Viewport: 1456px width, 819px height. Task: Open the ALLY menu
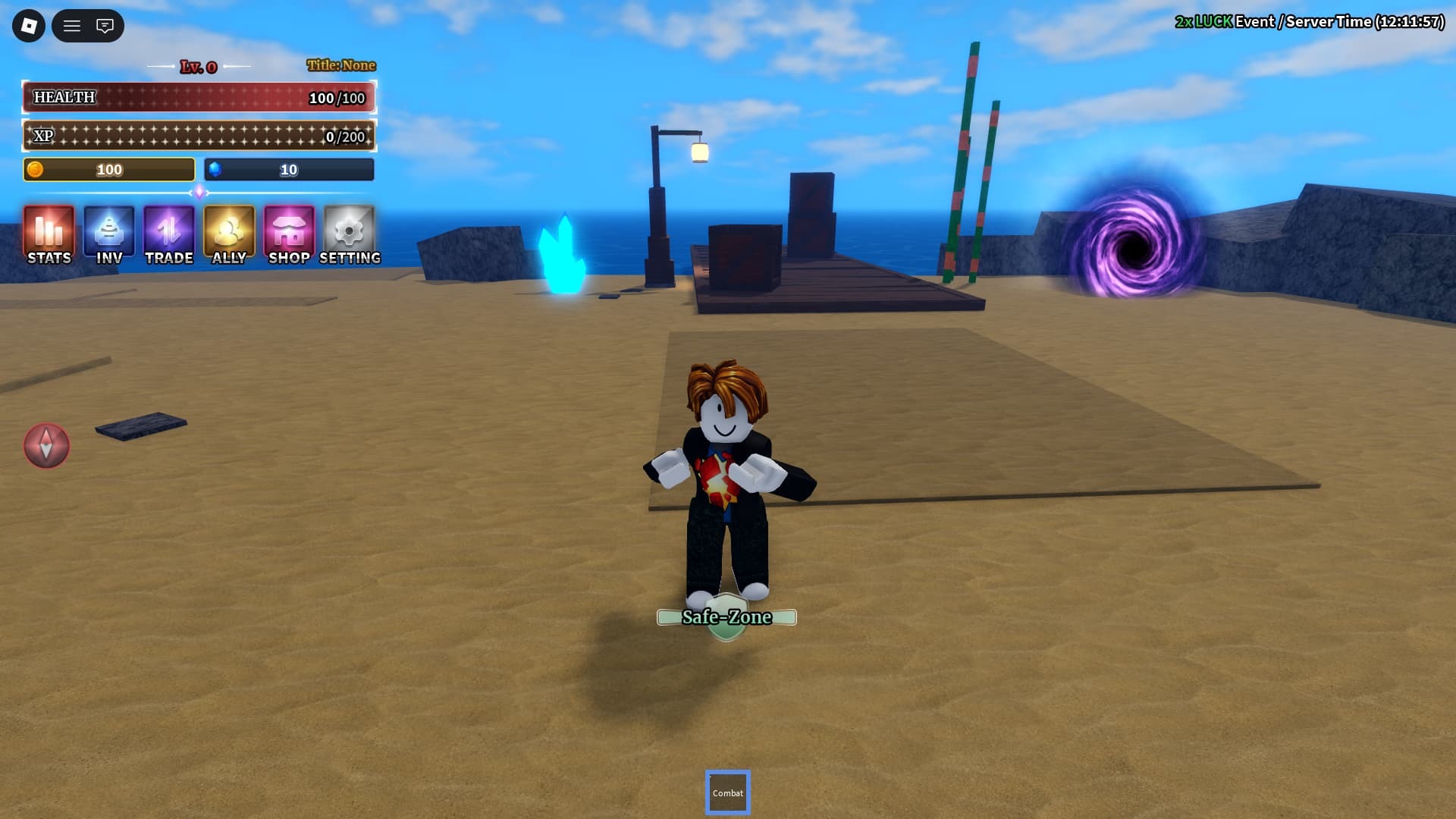click(229, 235)
